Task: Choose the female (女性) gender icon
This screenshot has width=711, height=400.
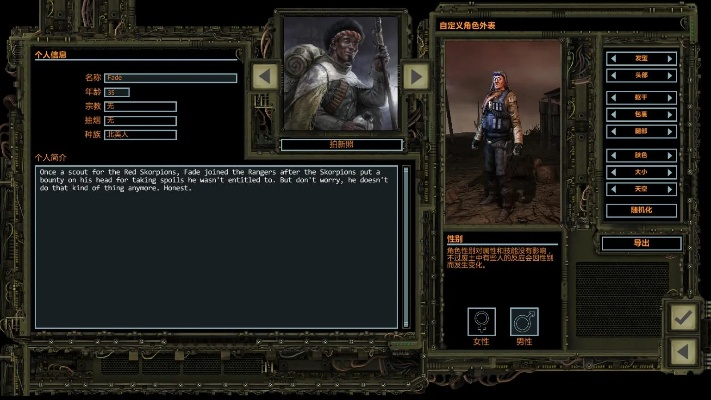Action: pyautogui.click(x=481, y=321)
